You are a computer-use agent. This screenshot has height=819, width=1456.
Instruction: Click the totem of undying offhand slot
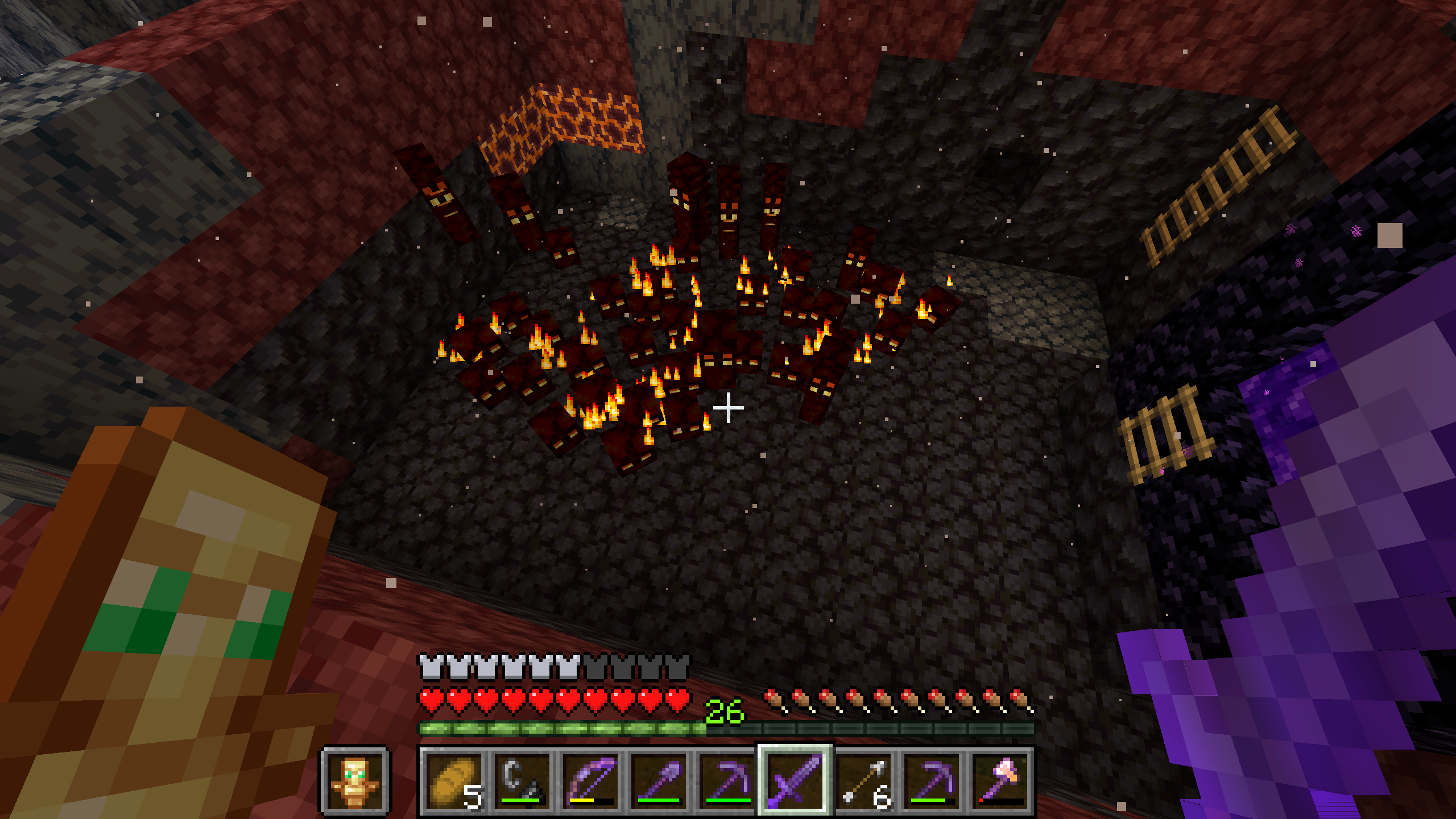tap(355, 781)
